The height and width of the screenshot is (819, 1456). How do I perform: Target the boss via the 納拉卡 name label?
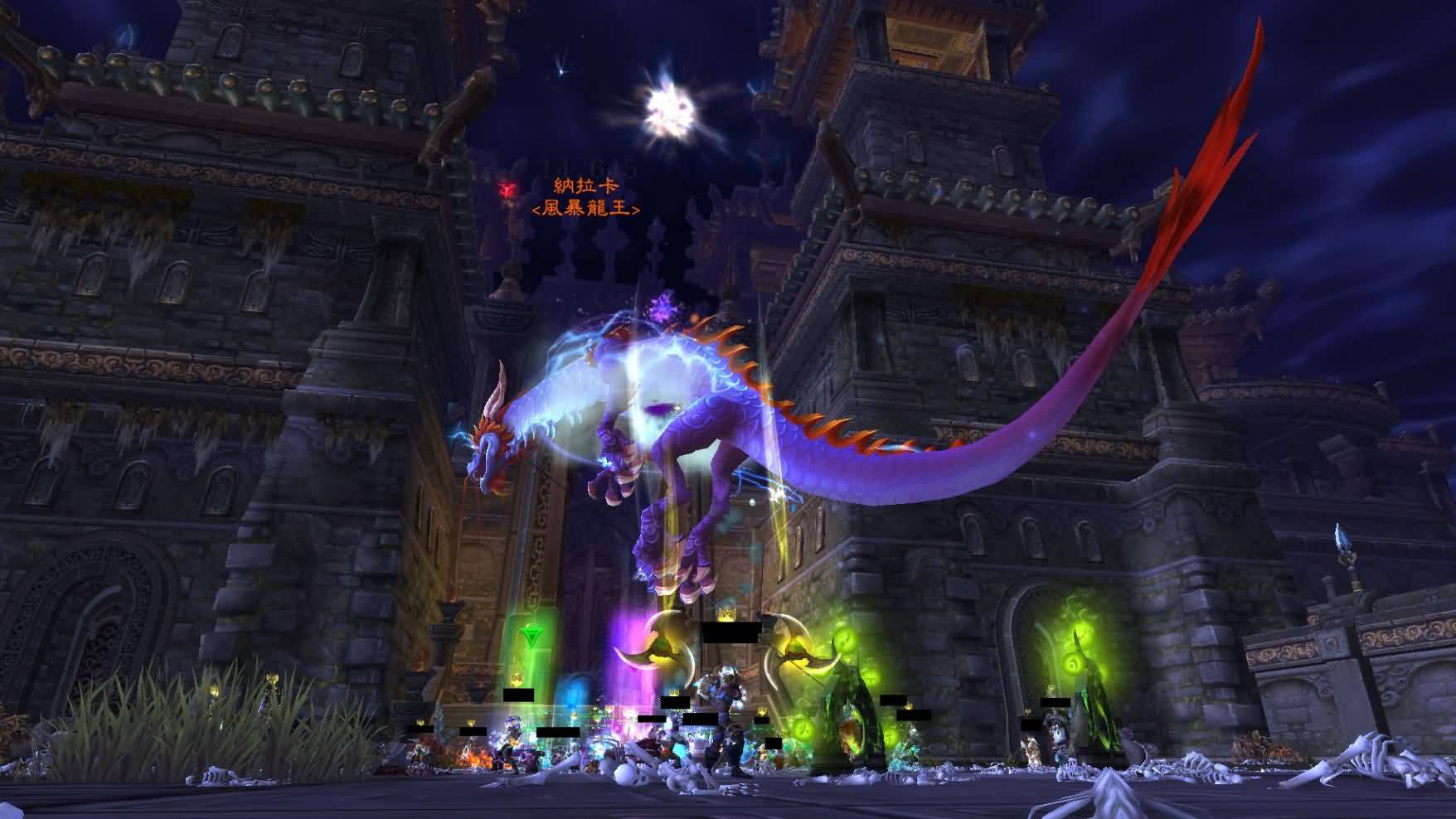pyautogui.click(x=586, y=187)
